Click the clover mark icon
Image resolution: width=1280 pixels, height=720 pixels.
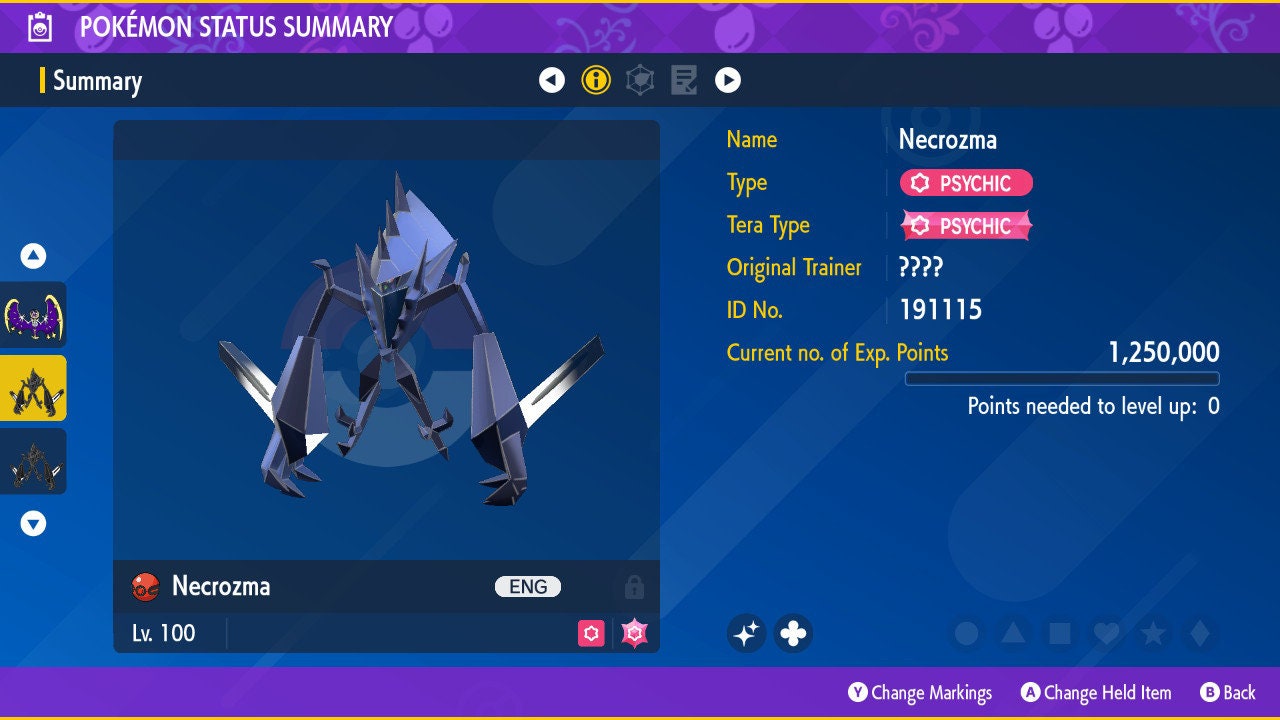(x=793, y=633)
